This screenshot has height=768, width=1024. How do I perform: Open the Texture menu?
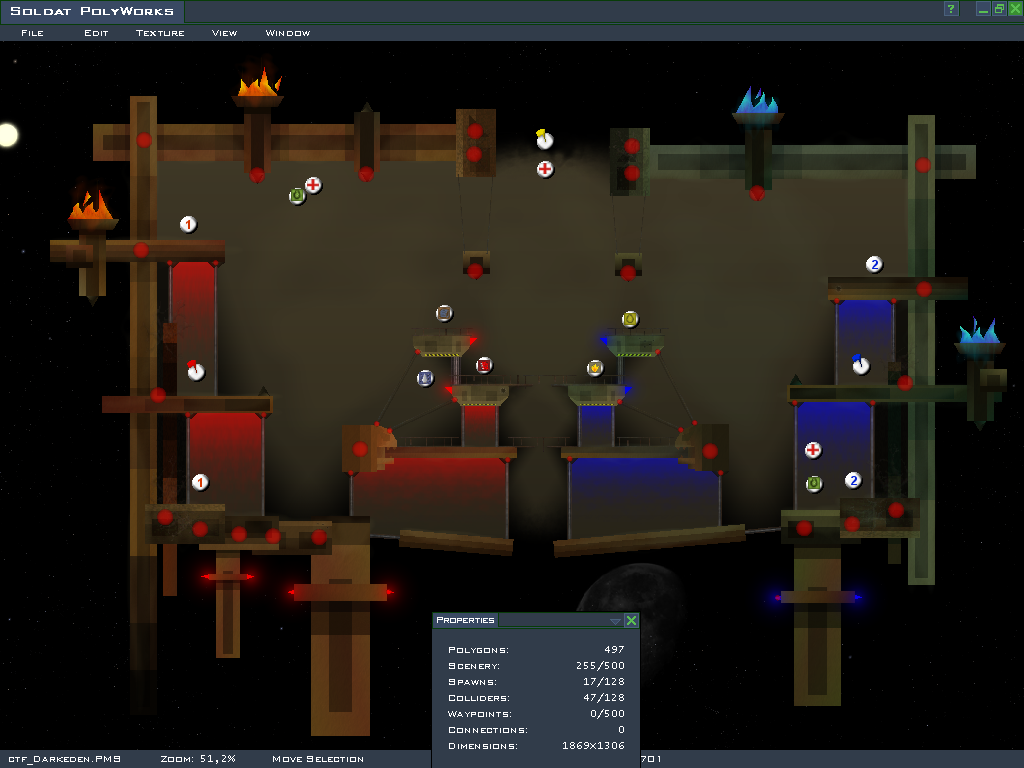pyautogui.click(x=160, y=33)
